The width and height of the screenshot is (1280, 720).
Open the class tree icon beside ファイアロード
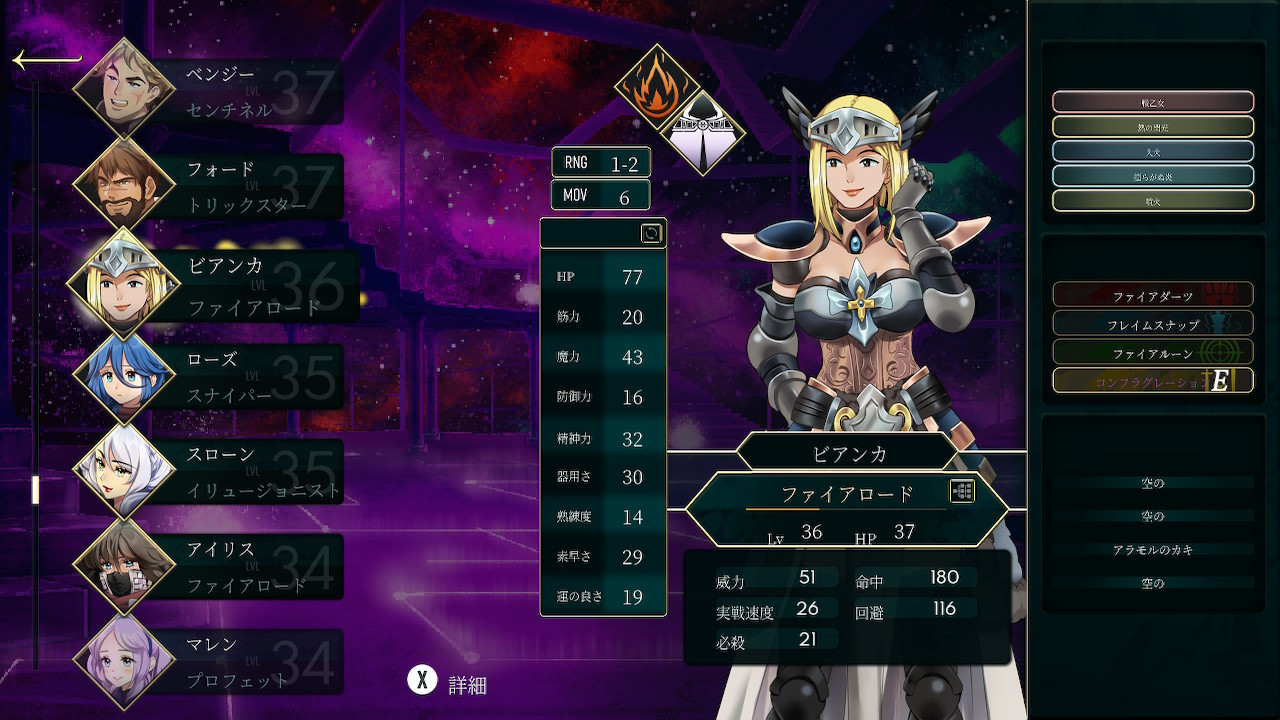click(962, 491)
